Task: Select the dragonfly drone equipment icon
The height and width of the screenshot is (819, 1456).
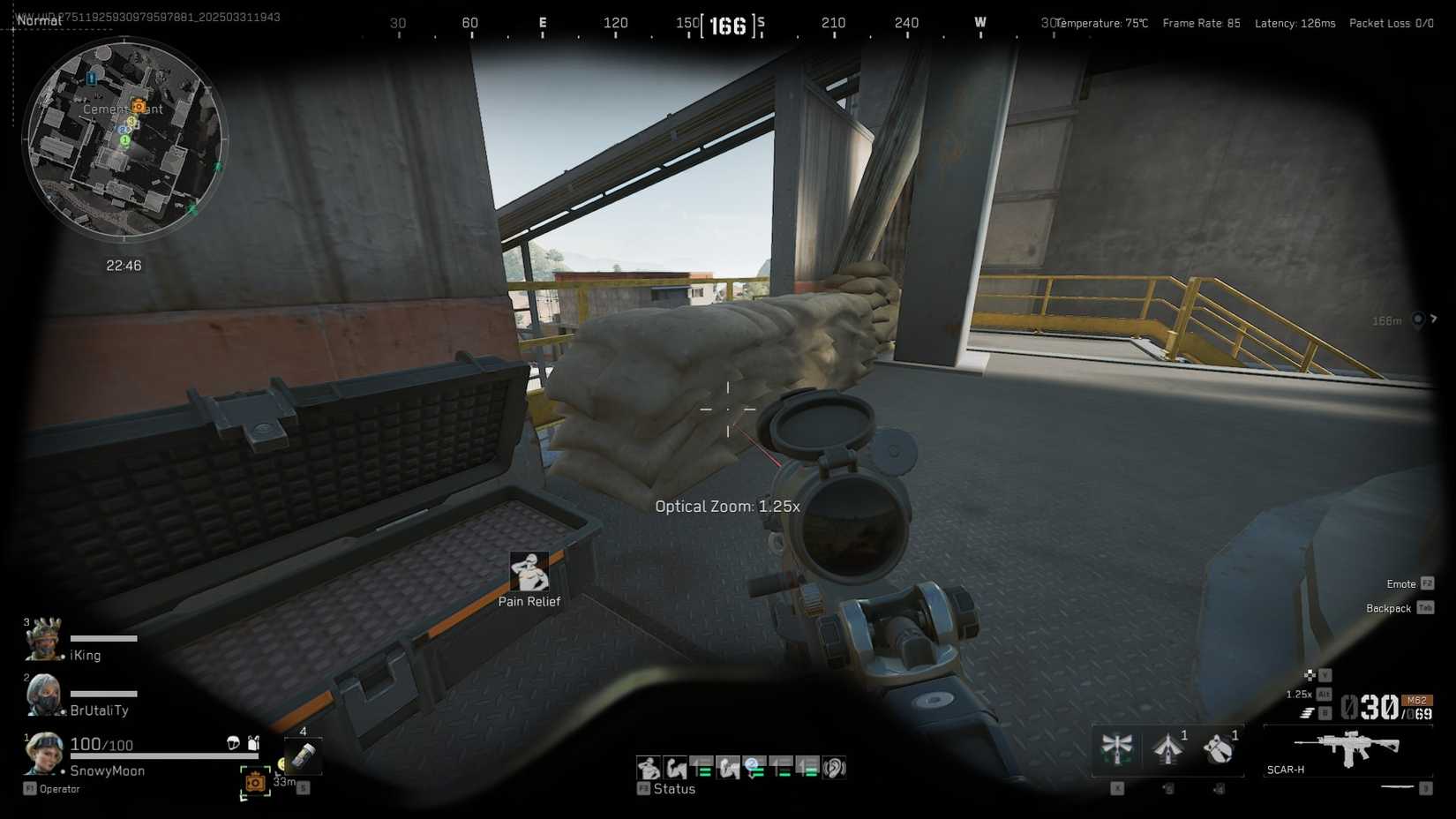Action: click(x=1116, y=748)
